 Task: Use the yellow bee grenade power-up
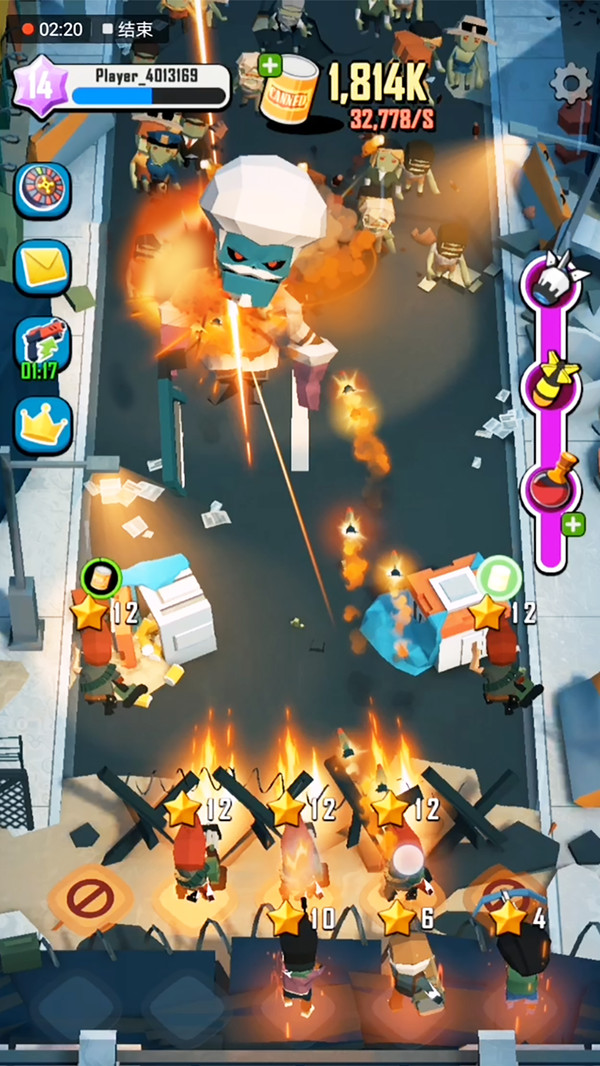(550, 380)
